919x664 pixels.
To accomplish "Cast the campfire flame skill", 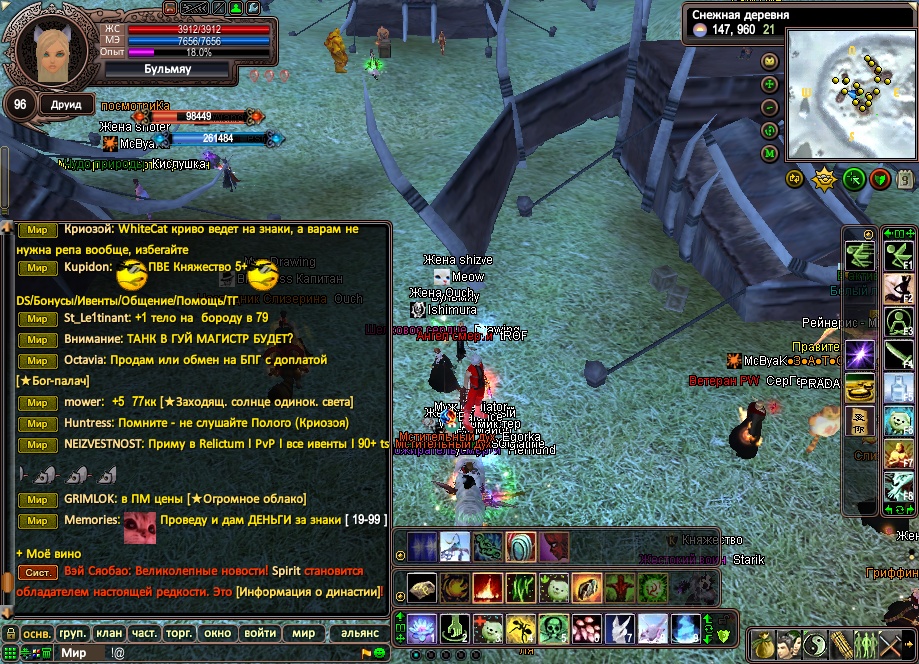I will click(x=487, y=586).
